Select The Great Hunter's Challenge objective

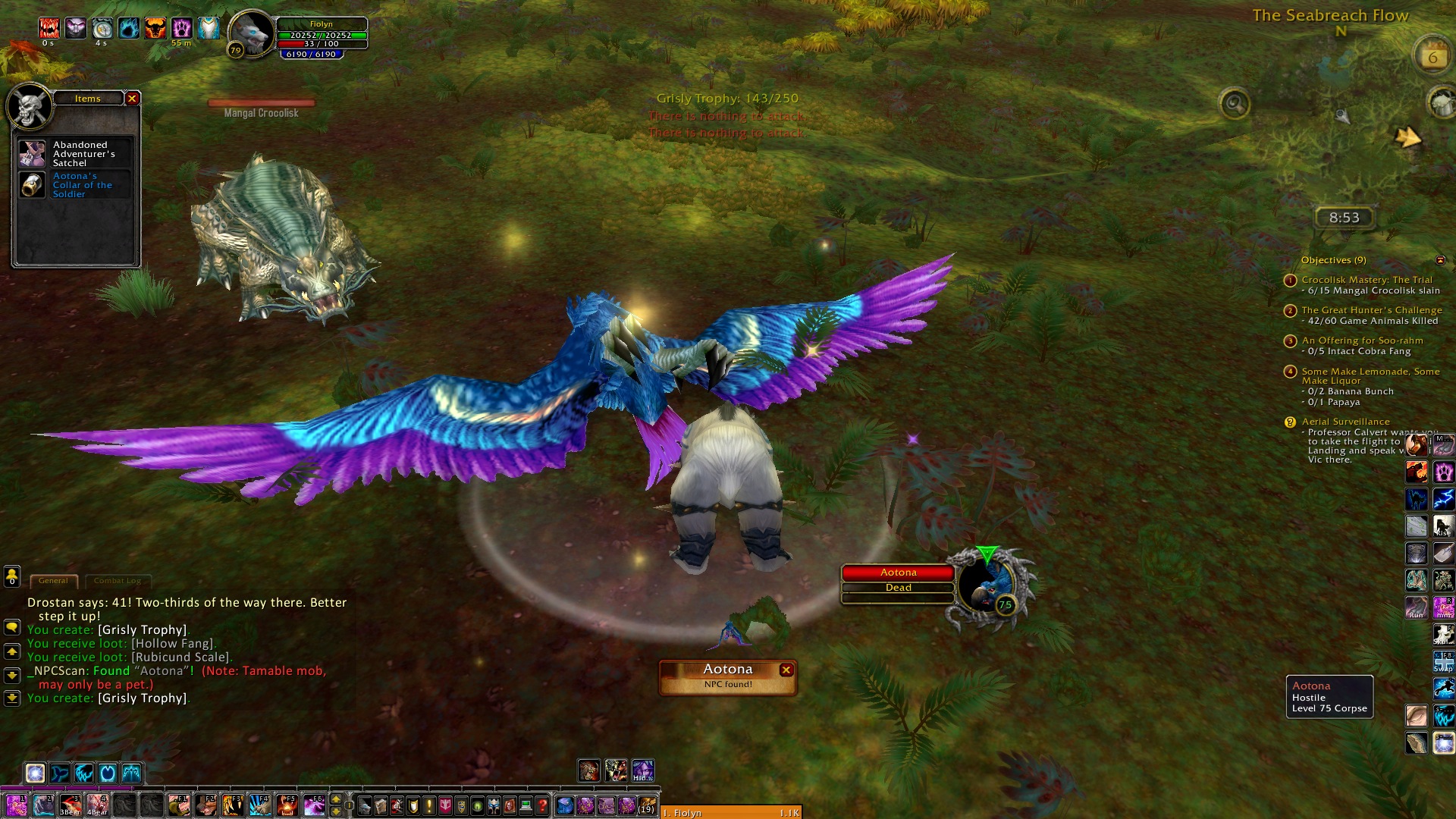[x=1371, y=310]
